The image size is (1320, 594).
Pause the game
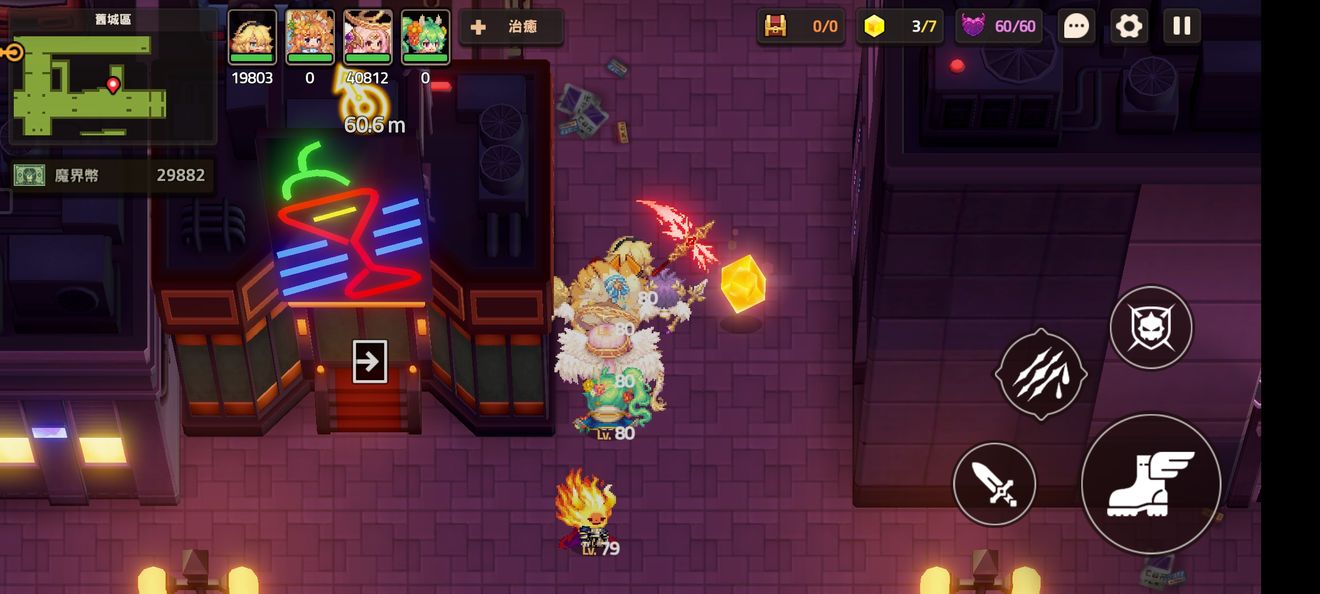[1182, 26]
